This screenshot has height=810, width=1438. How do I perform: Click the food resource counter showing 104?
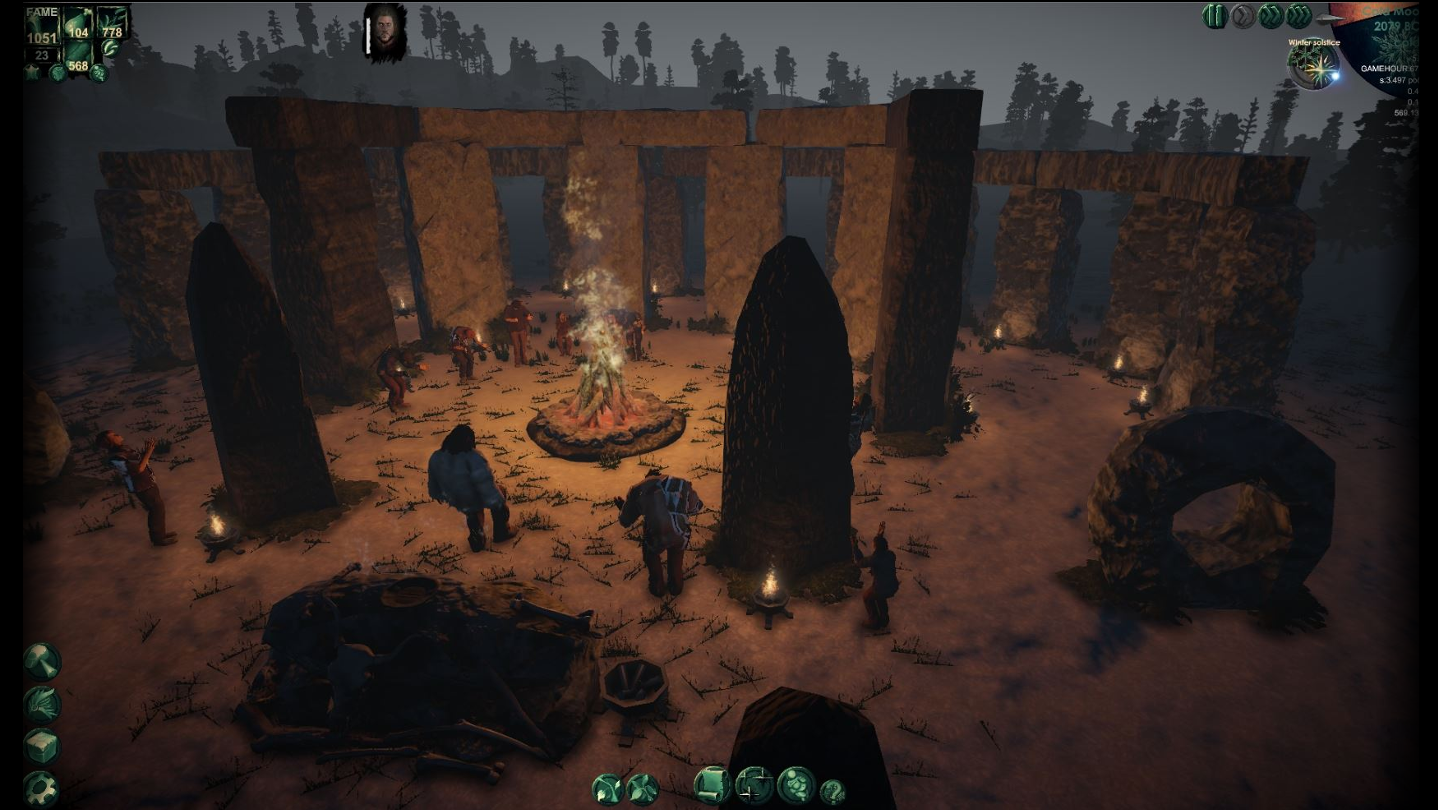tap(78, 24)
